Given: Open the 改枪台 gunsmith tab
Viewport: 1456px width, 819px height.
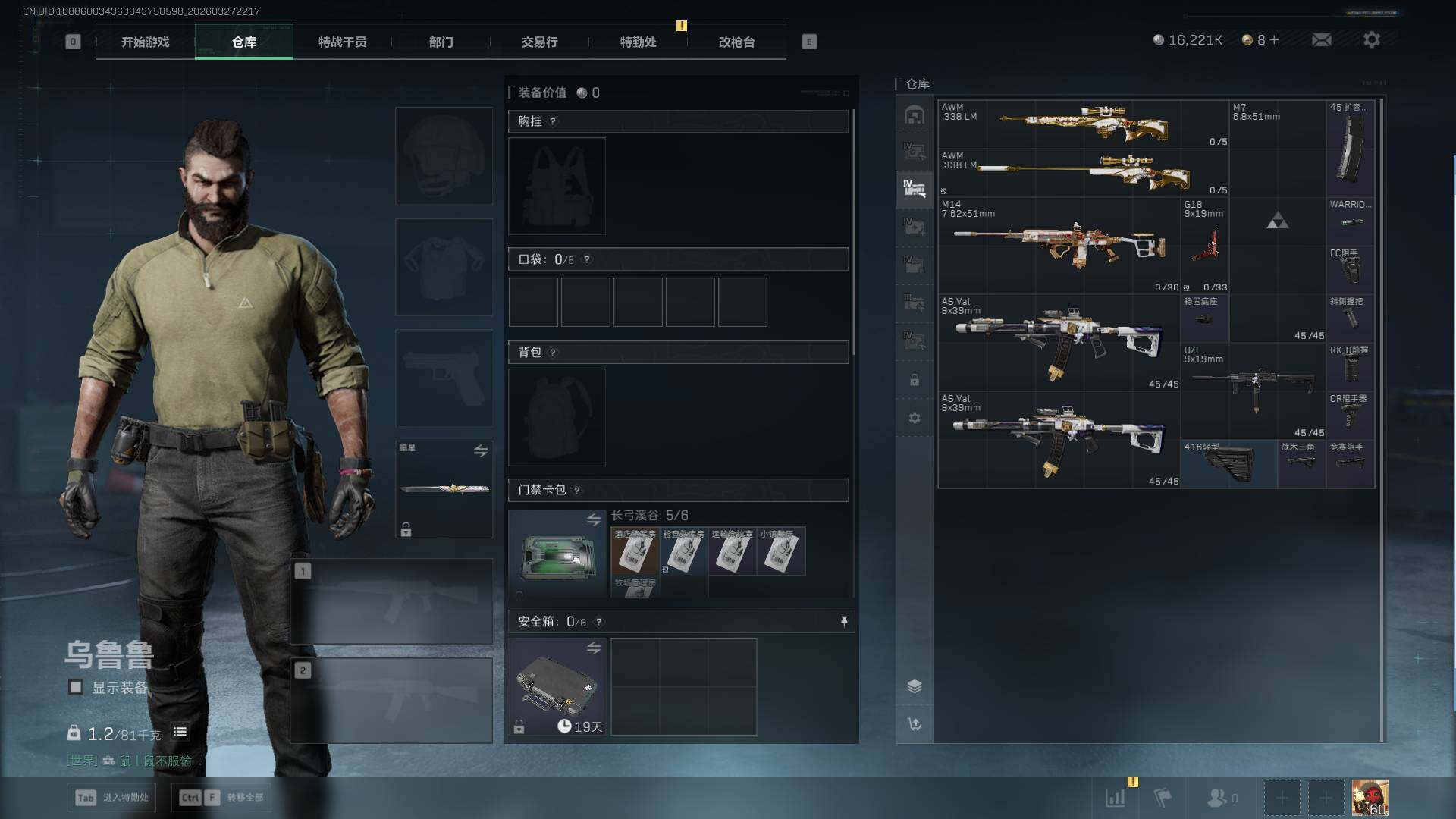Looking at the screenshot, I should 736,42.
